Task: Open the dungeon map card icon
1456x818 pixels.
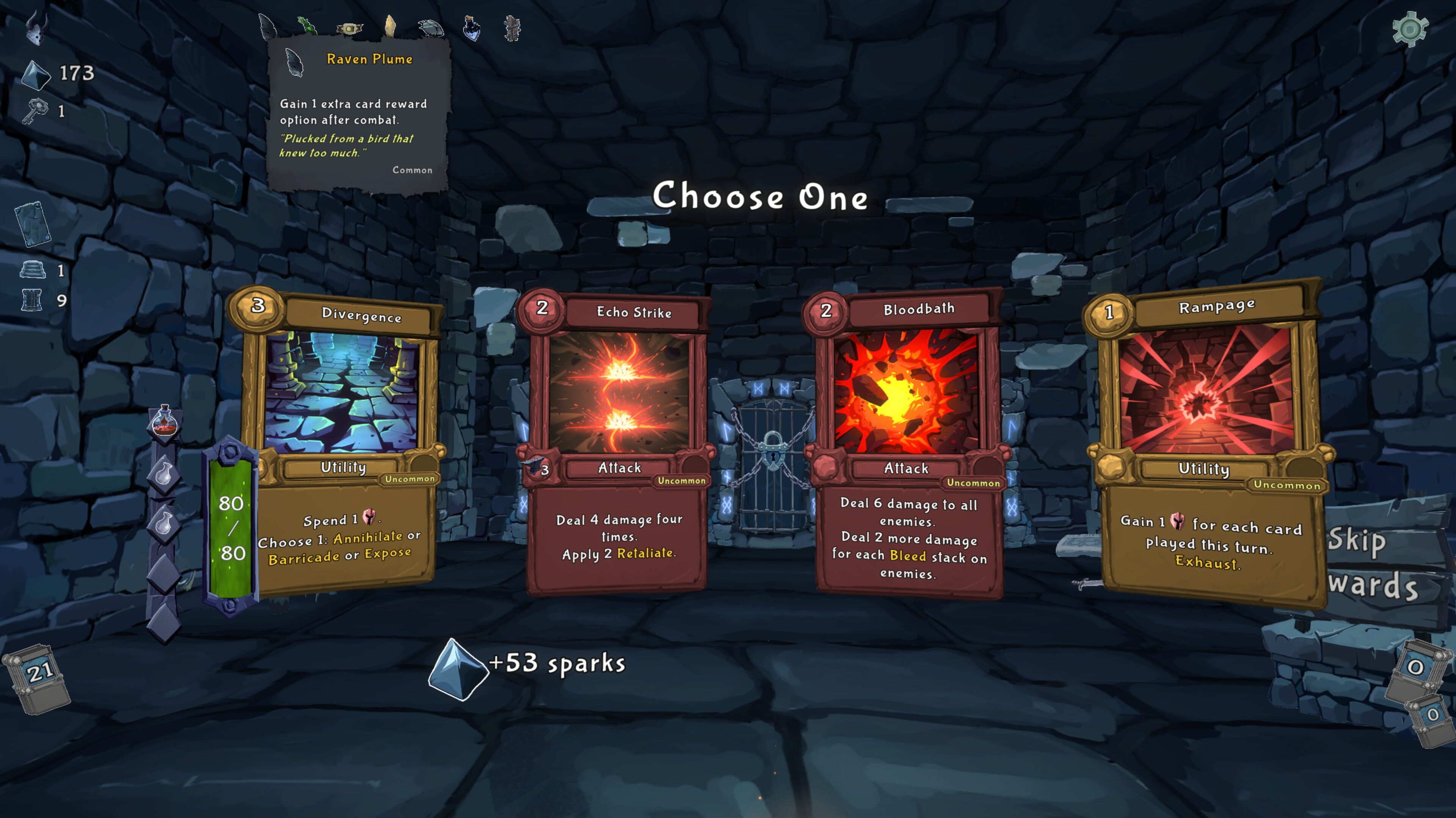Action: [x=33, y=224]
